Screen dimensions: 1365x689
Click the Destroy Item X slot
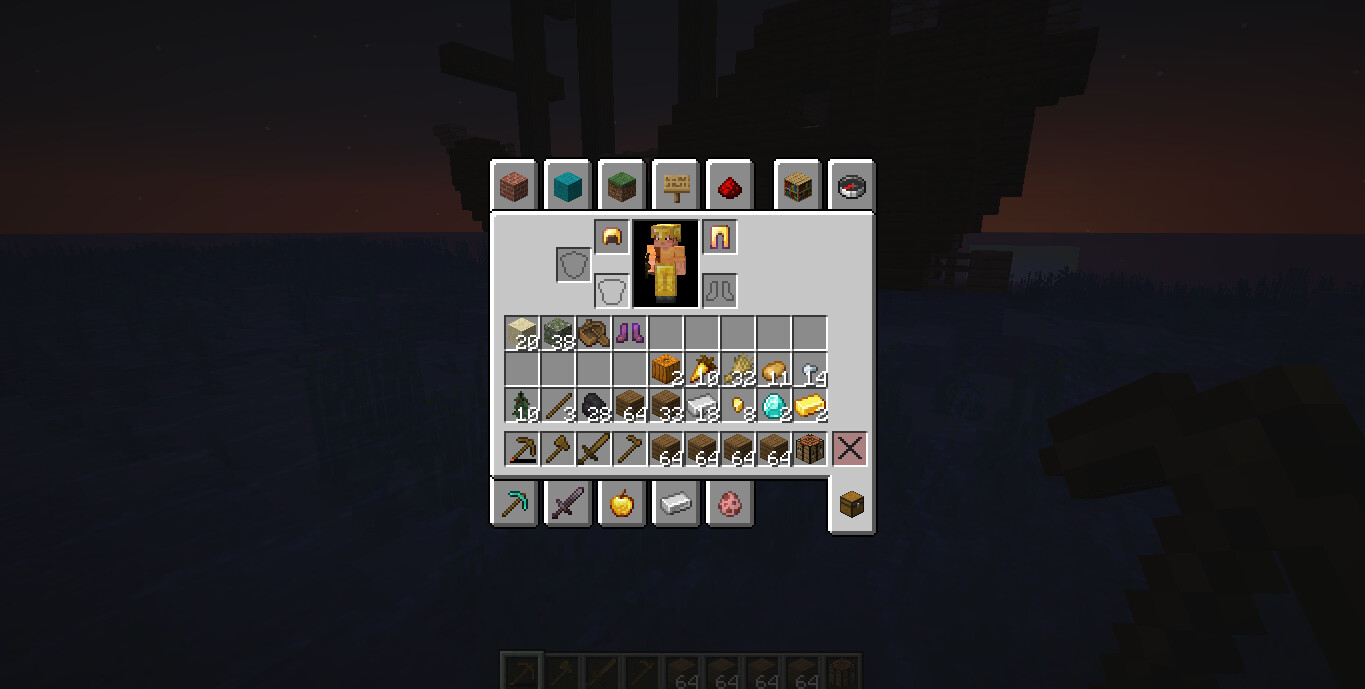[850, 450]
